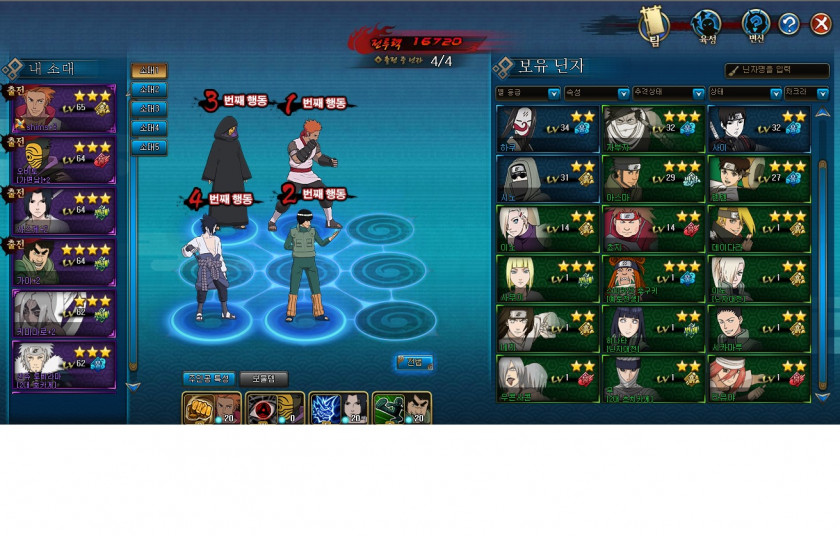Close the team formation screen

coord(820,24)
